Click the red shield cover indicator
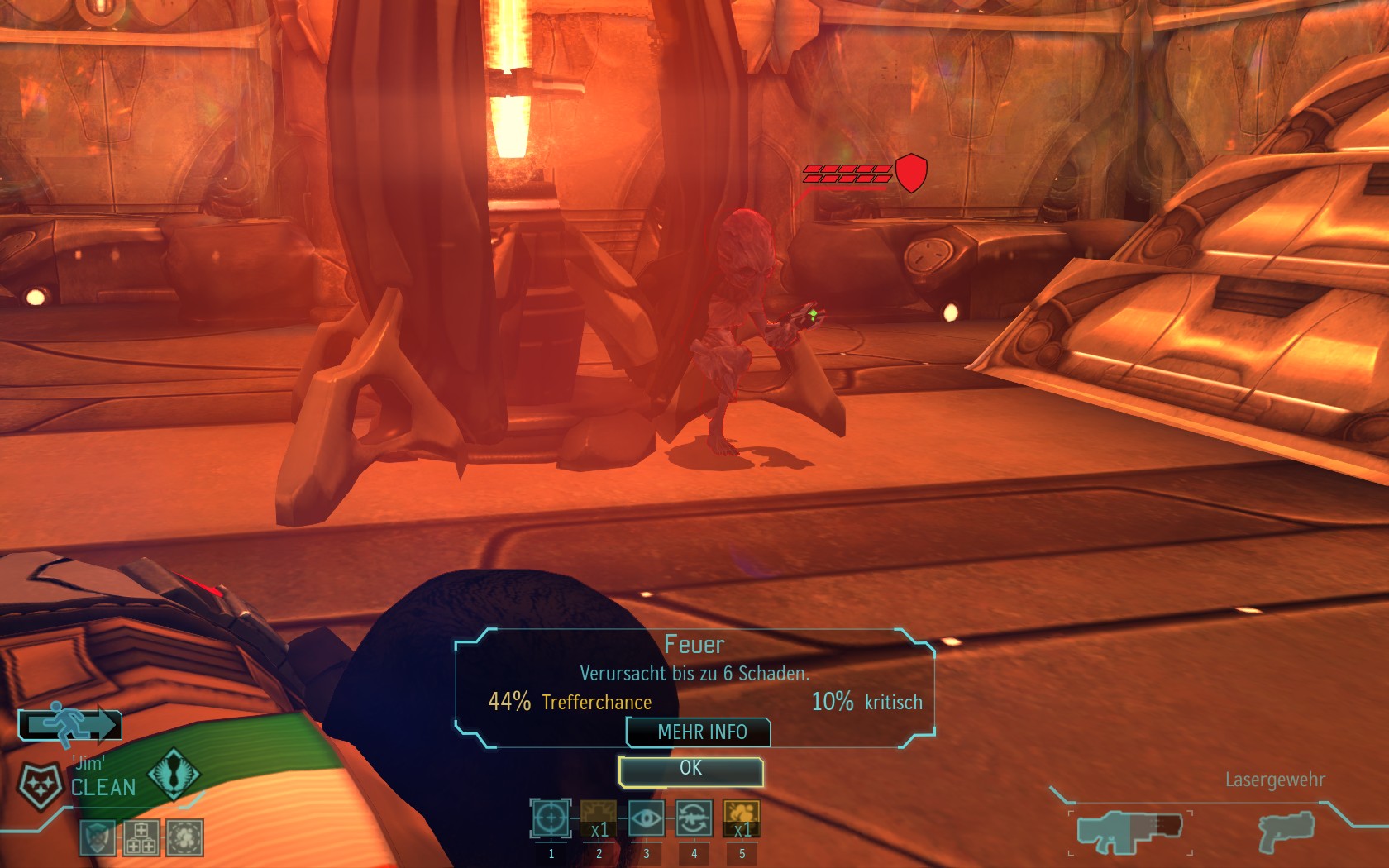This screenshot has height=868, width=1389. click(x=910, y=173)
